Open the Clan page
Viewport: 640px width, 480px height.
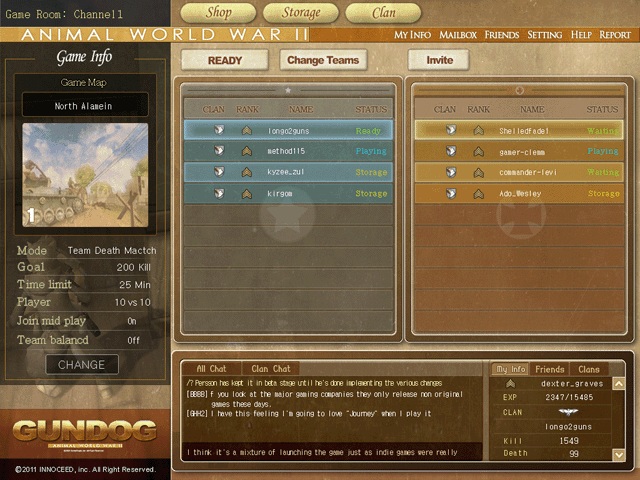[383, 13]
